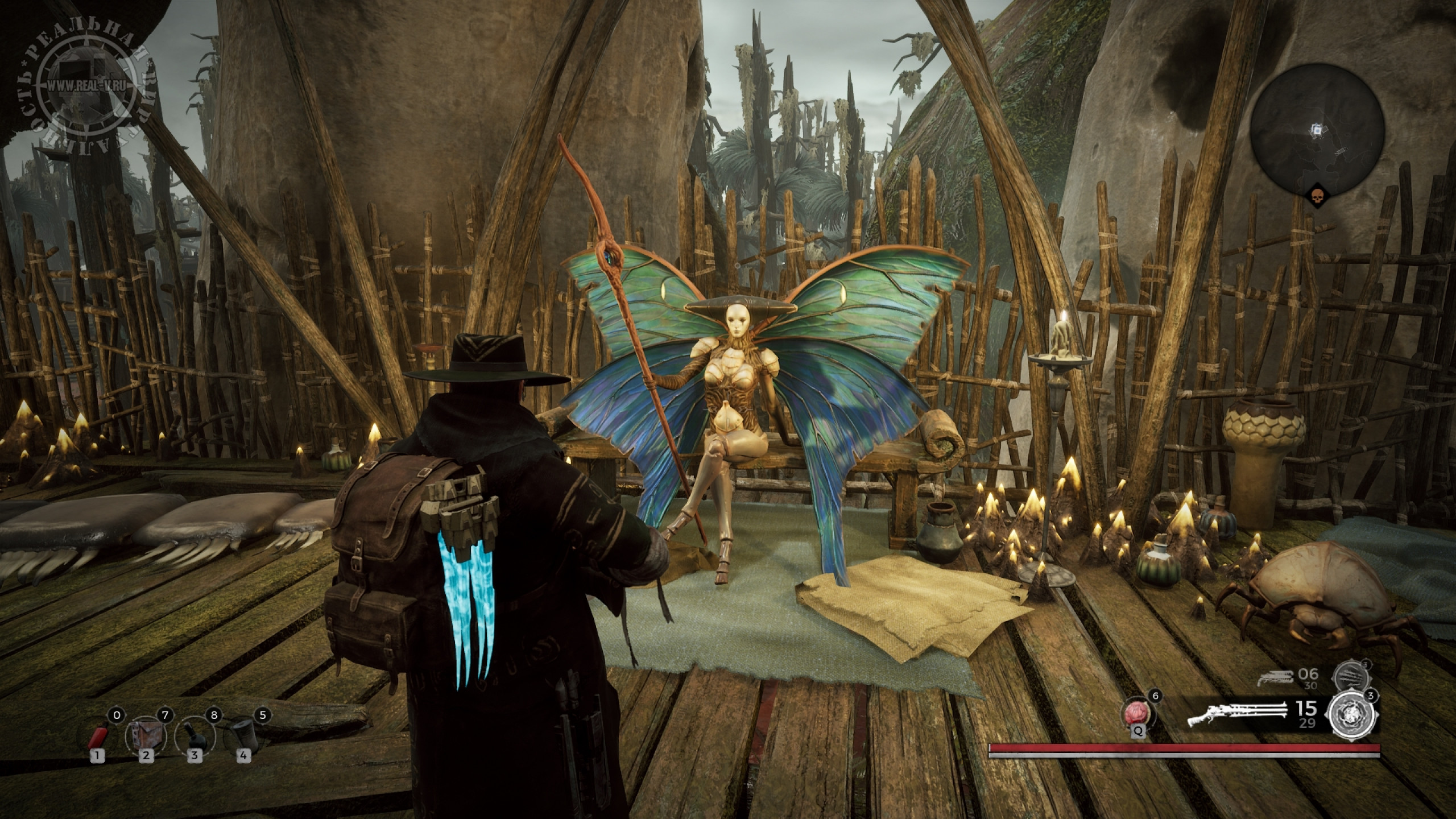The image size is (1456, 819).
Task: Use the ammo box quick slot
Action: pyautogui.click(x=145, y=736)
